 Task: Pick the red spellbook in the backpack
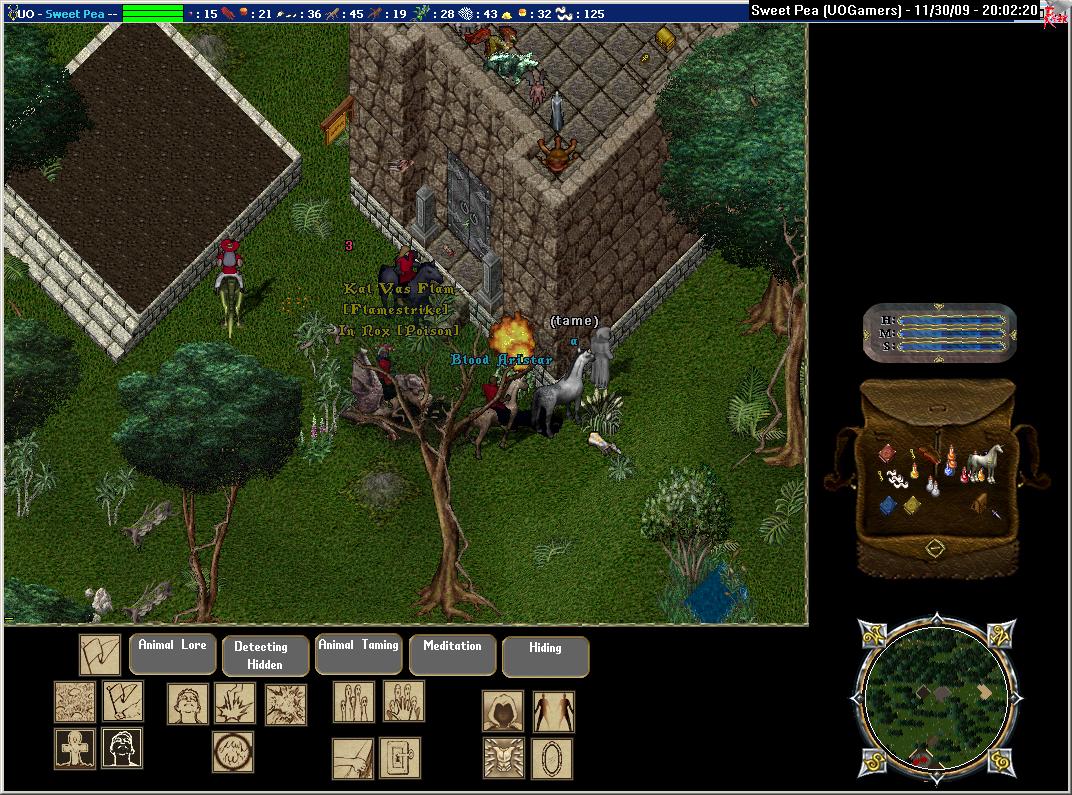[887, 454]
